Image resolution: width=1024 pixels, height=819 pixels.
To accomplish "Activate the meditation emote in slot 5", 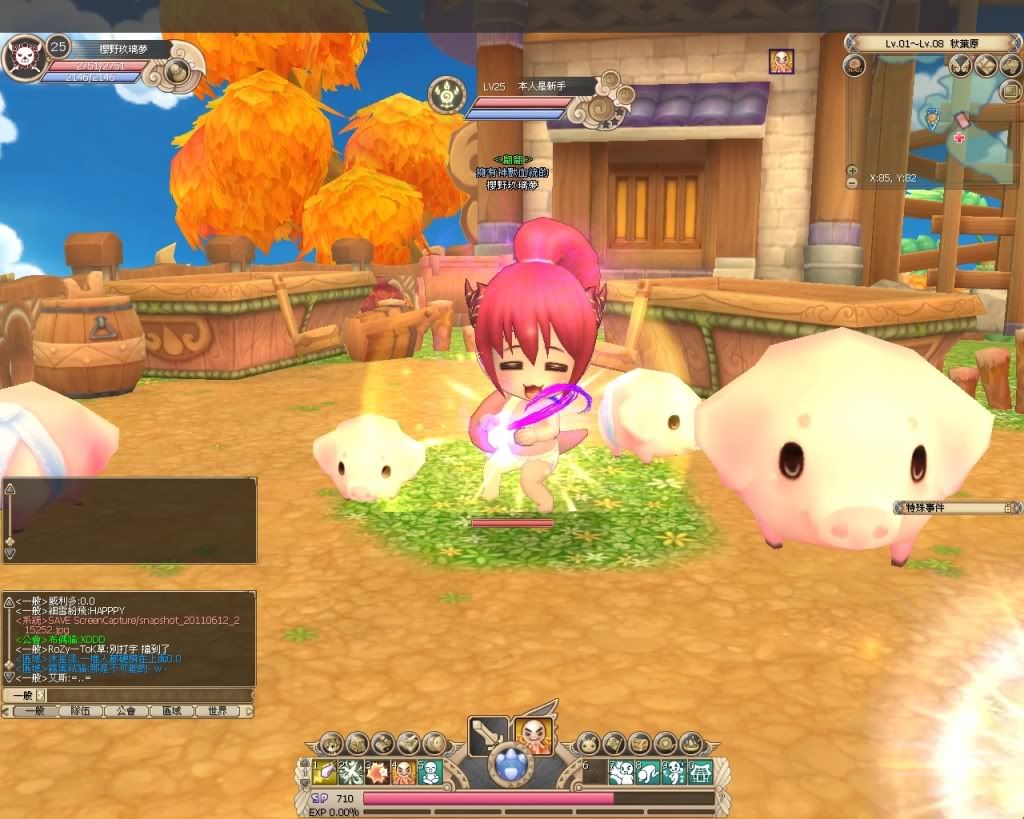I will [x=430, y=772].
